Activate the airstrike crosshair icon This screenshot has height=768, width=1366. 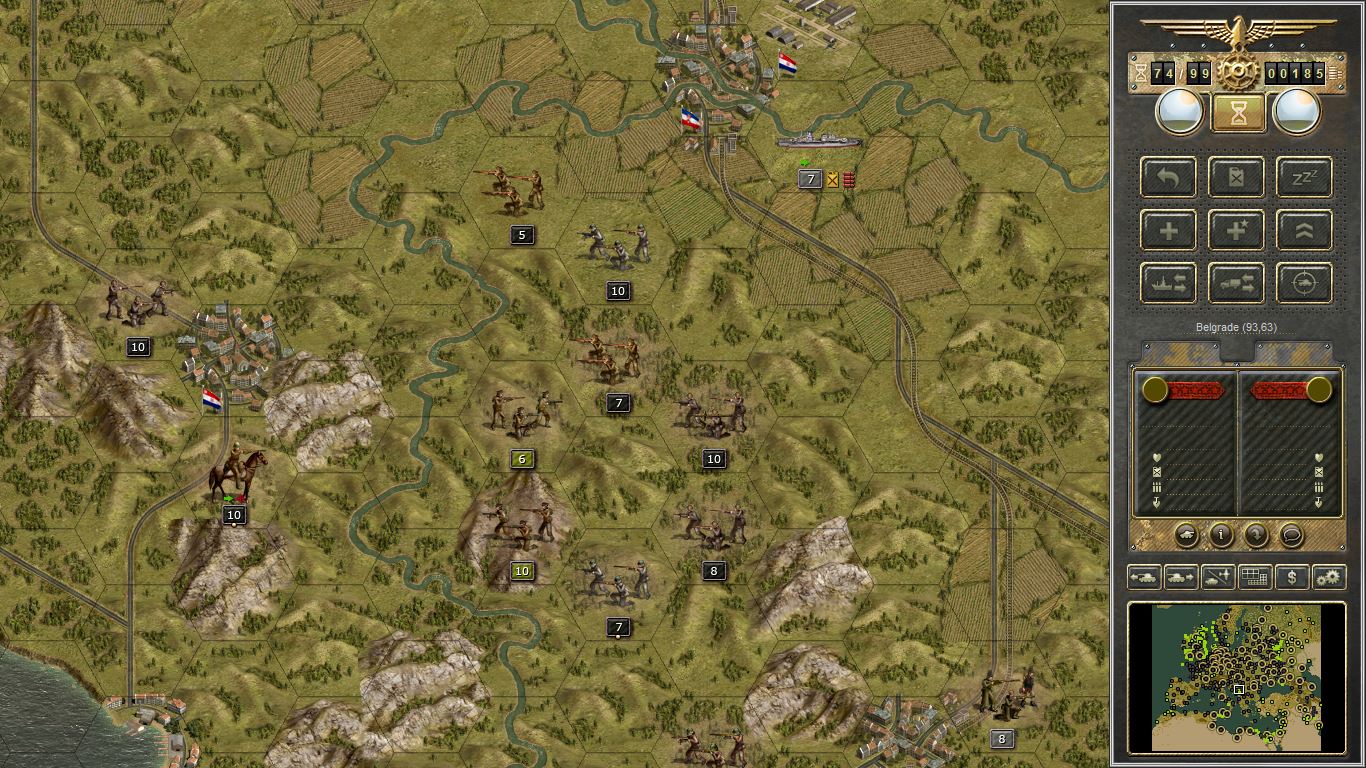tap(1303, 283)
